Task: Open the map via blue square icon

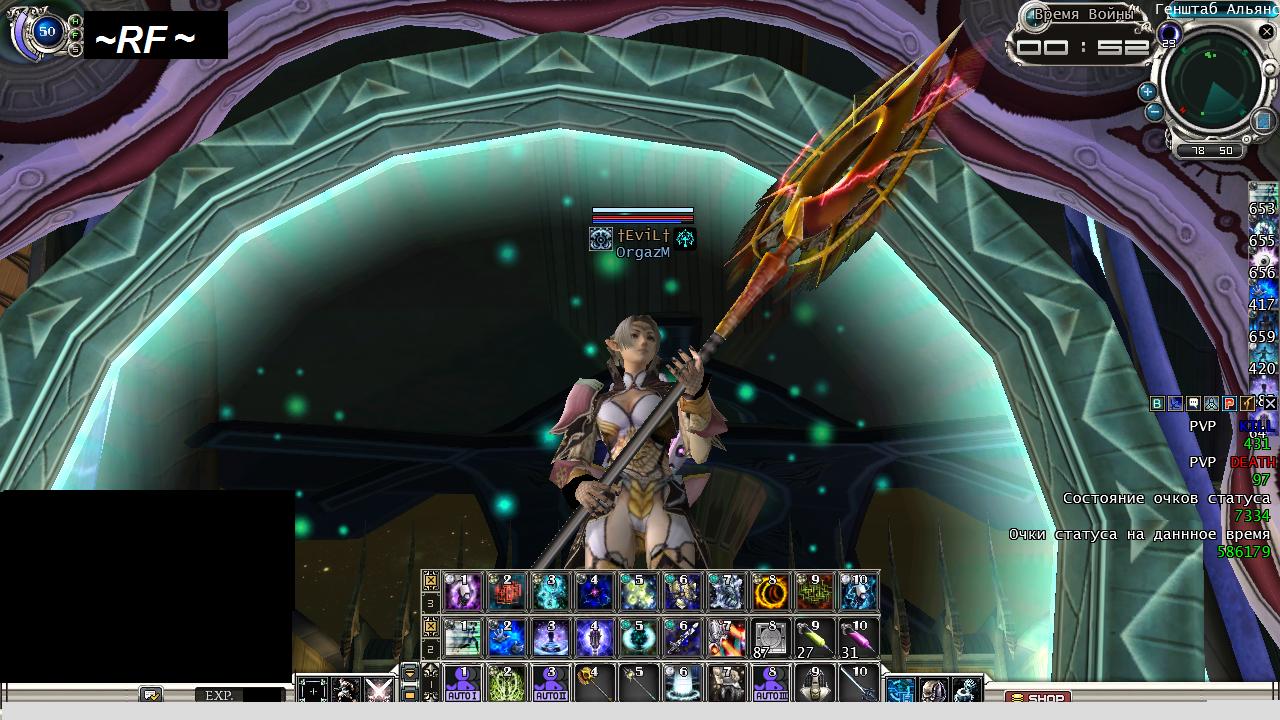Action: 1264,121
